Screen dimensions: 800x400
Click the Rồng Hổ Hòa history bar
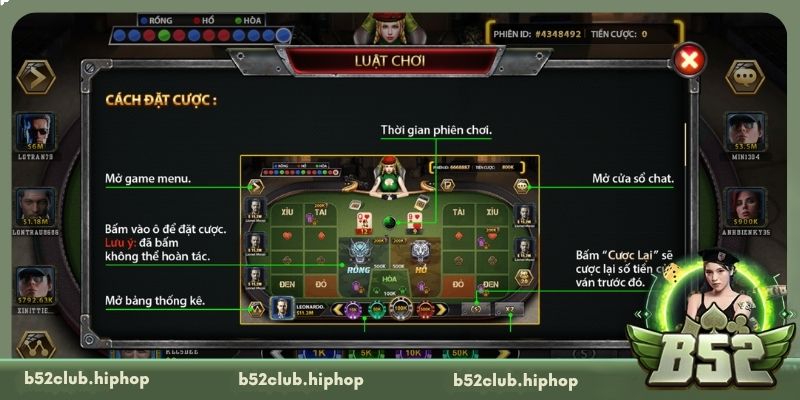coord(200,36)
